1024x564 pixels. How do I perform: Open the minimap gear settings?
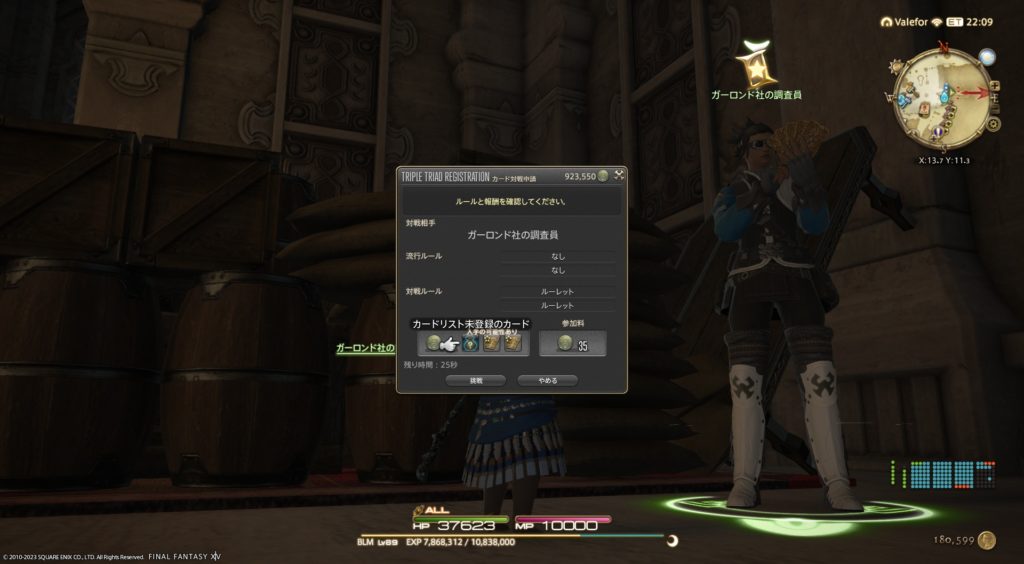[x=993, y=125]
